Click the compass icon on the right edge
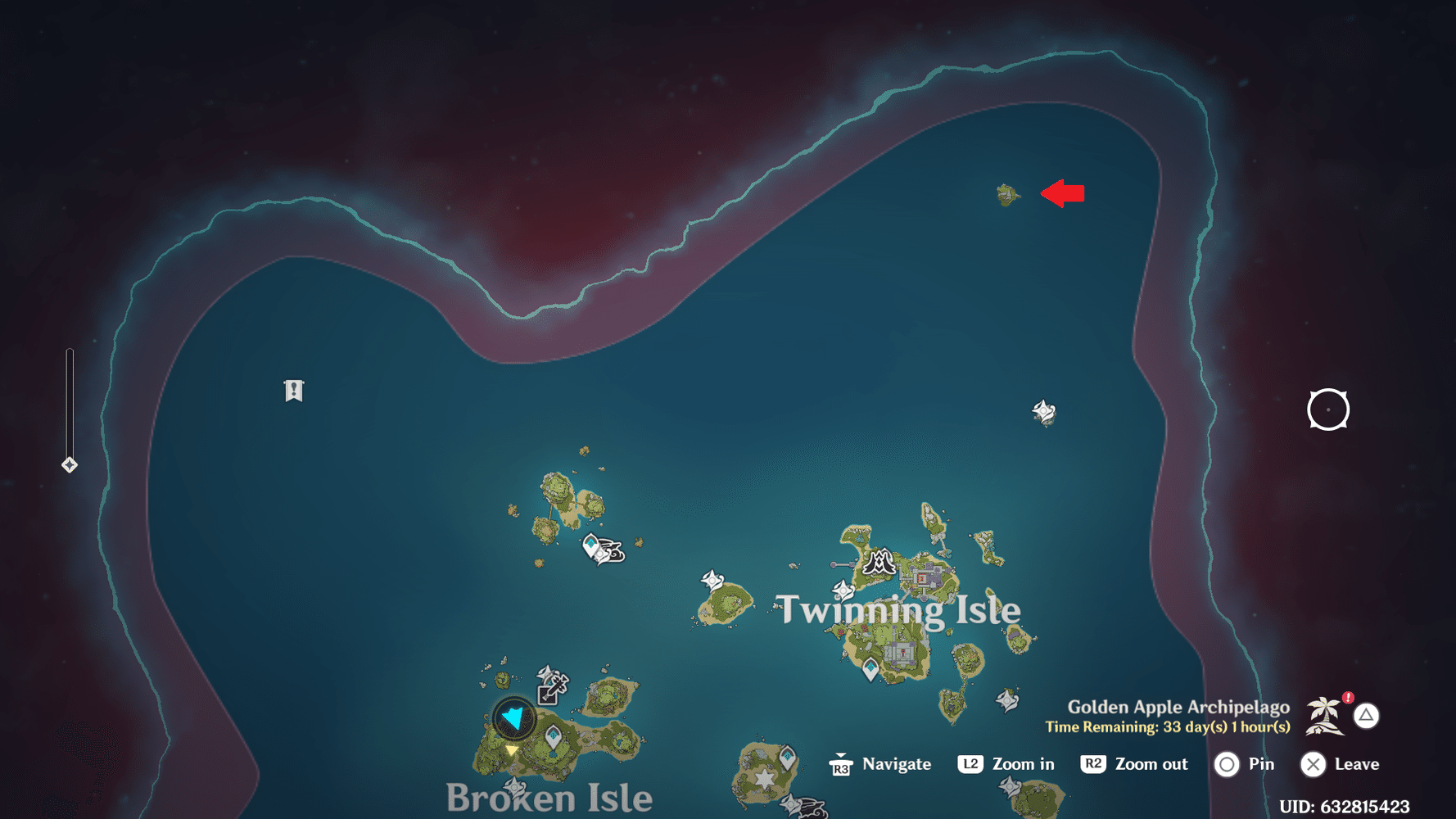This screenshot has height=819, width=1456. 1327,409
